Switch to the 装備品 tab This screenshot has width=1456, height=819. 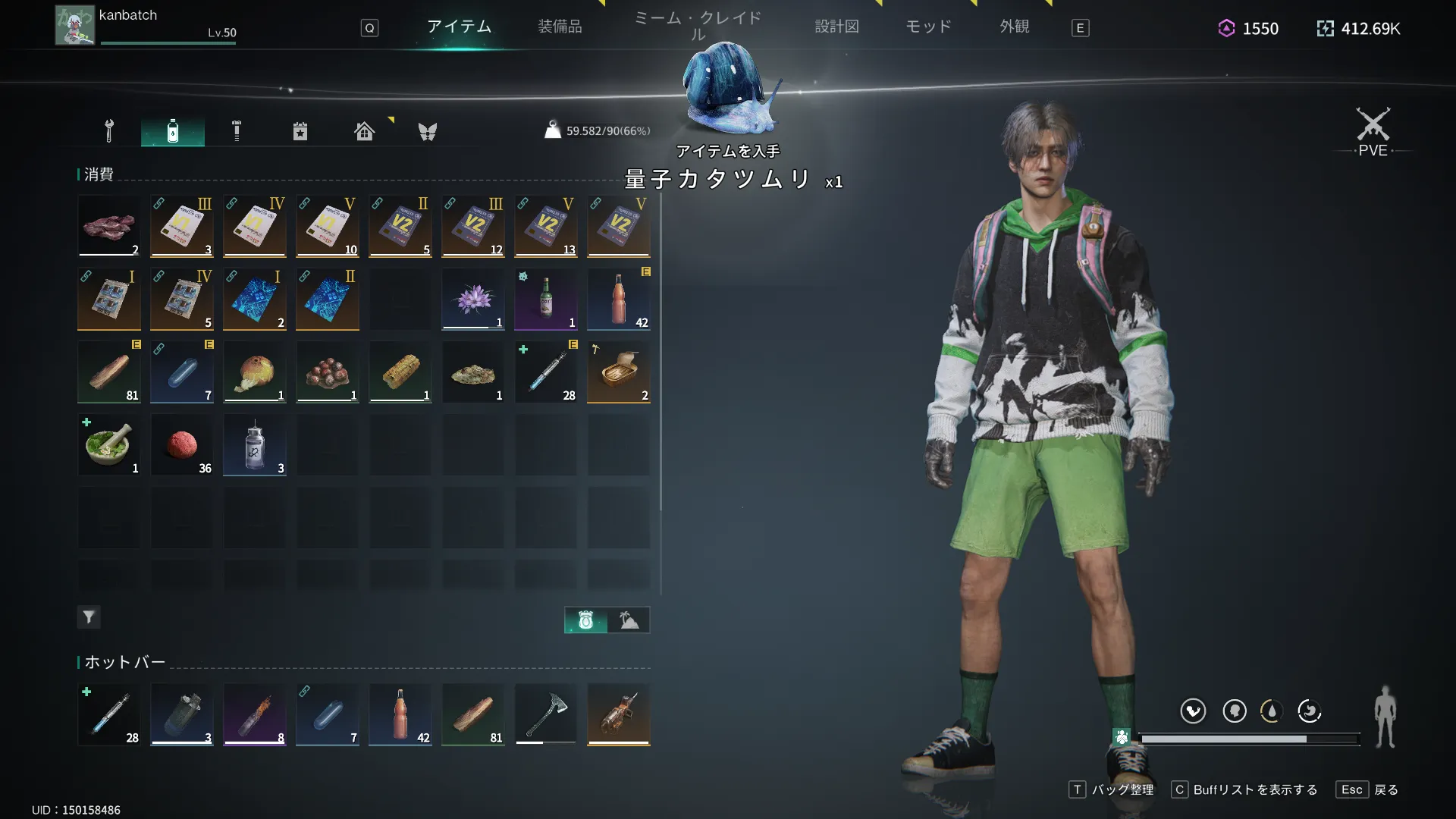click(560, 27)
